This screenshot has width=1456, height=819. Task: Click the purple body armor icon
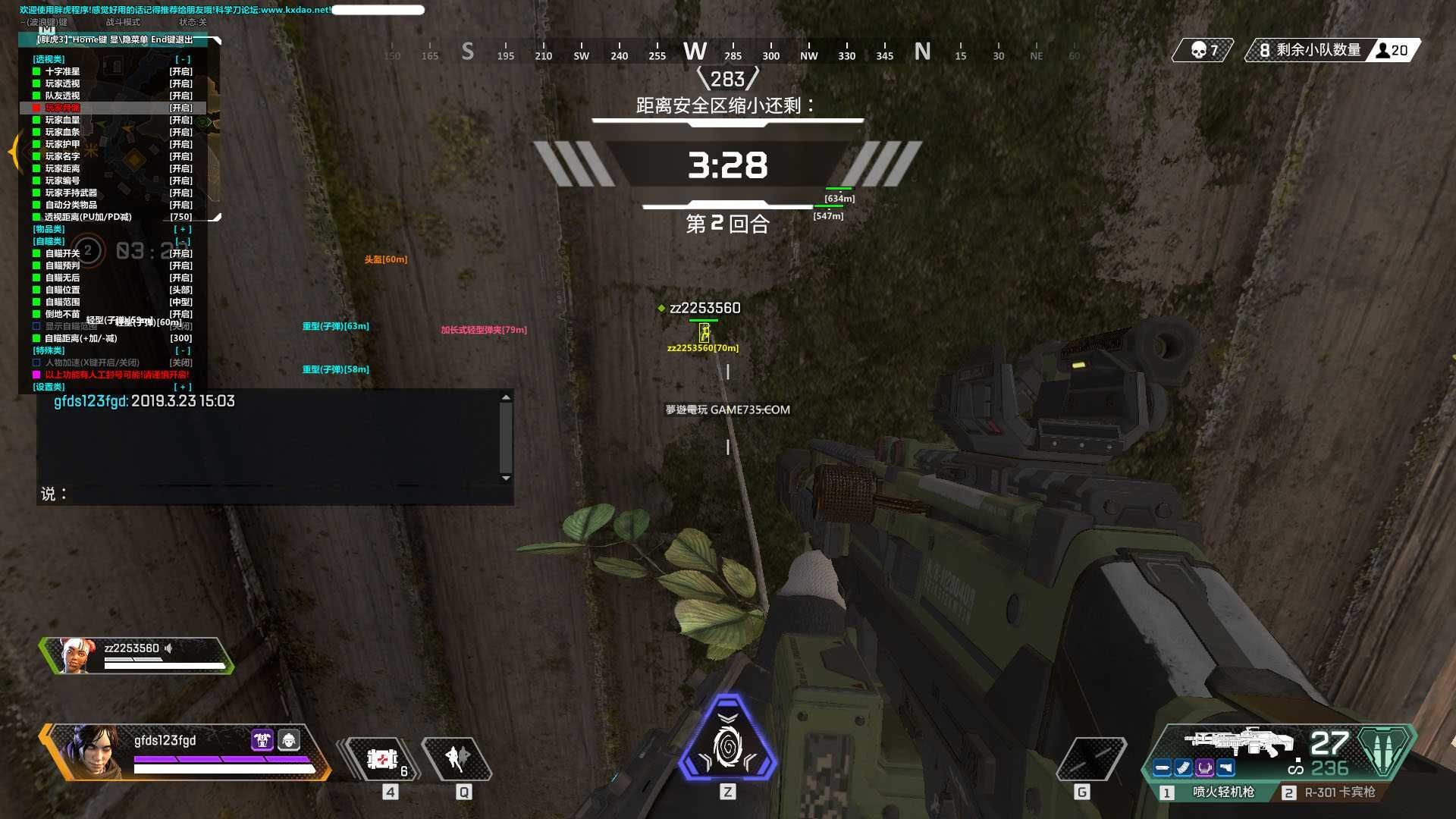coord(262,739)
